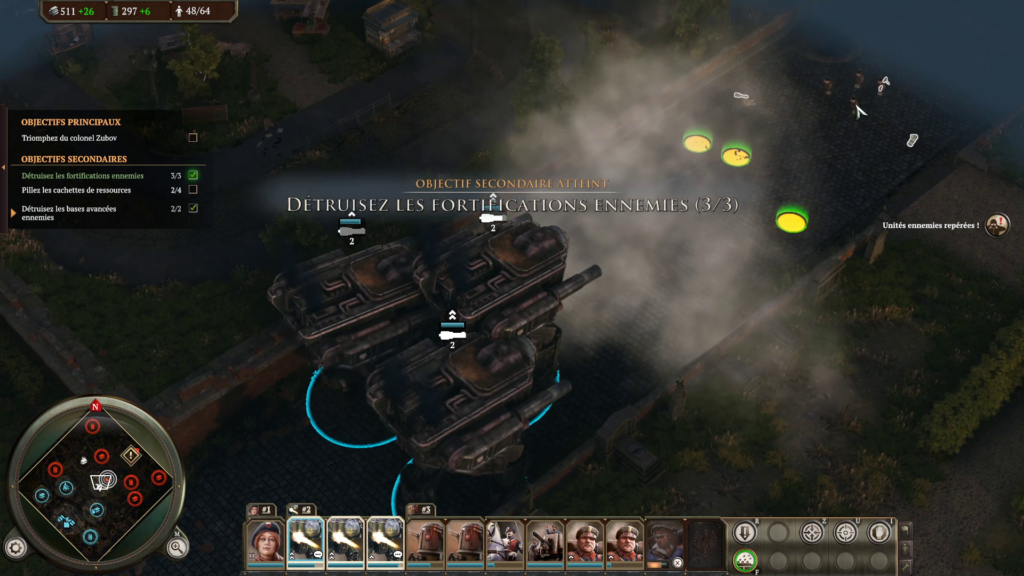Select the cavalry lancer unit portrait
This screenshot has height=576, width=1024.
(505, 541)
